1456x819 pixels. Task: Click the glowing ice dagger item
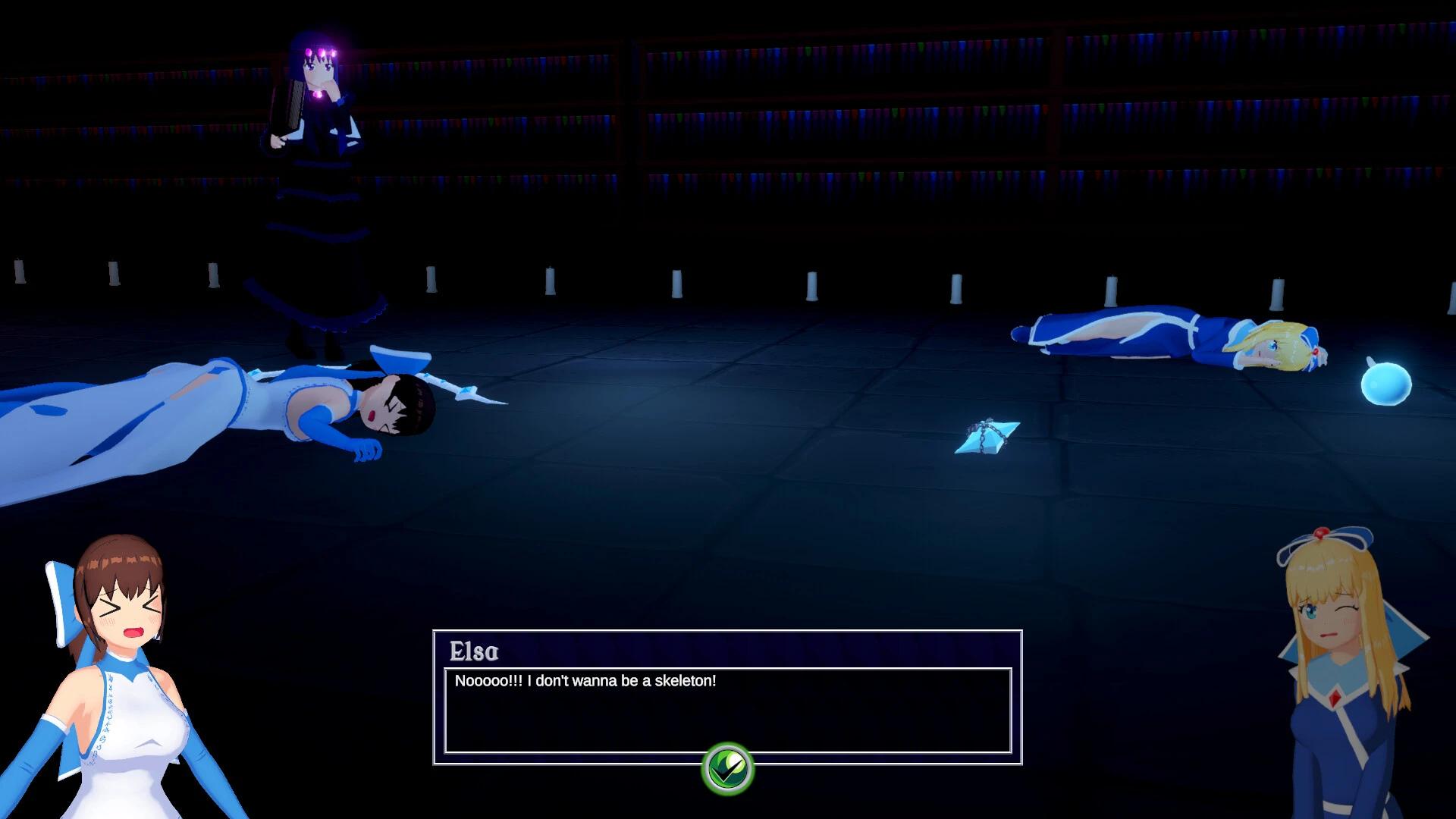[986, 436]
